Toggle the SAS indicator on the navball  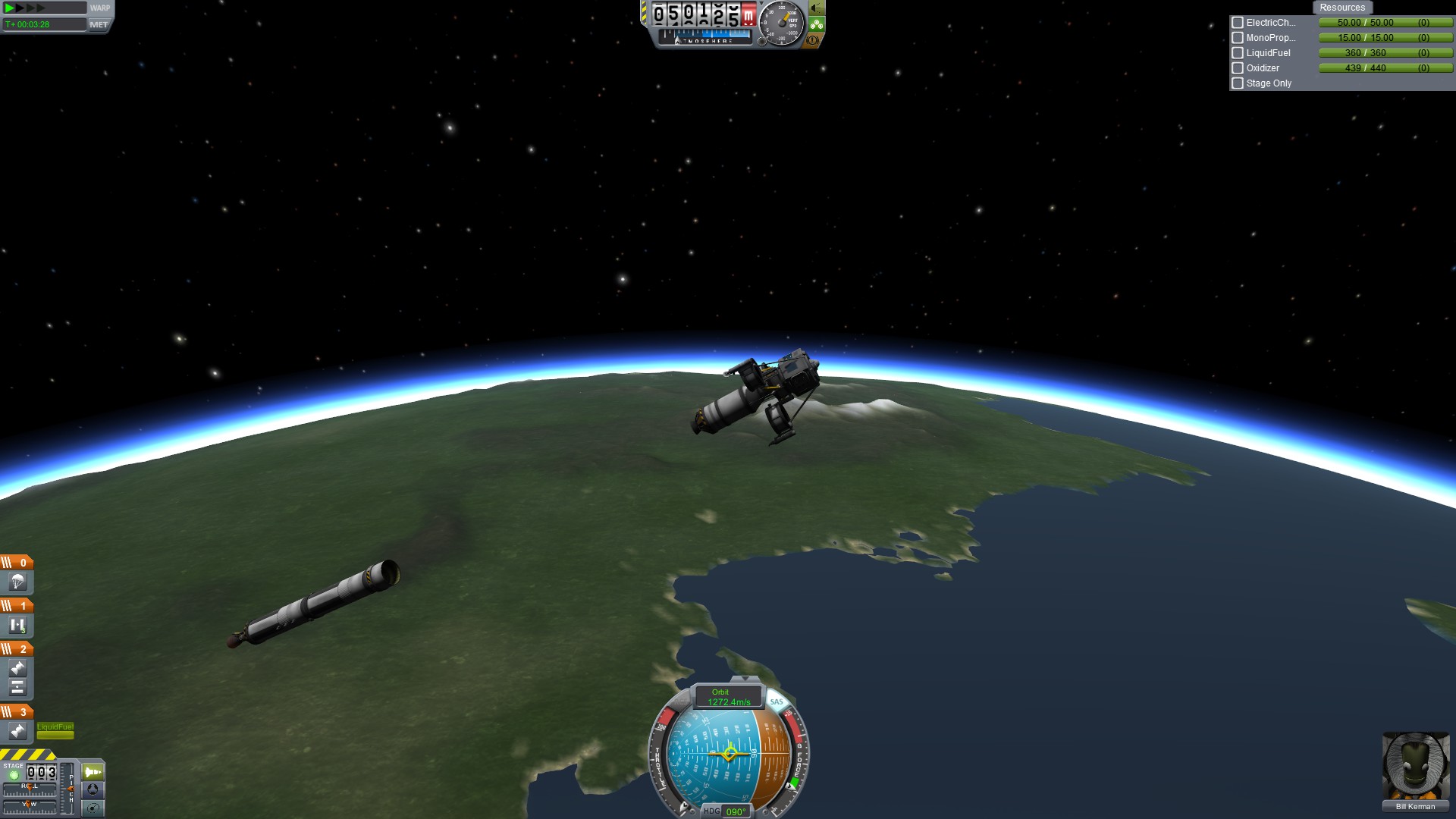(x=776, y=701)
